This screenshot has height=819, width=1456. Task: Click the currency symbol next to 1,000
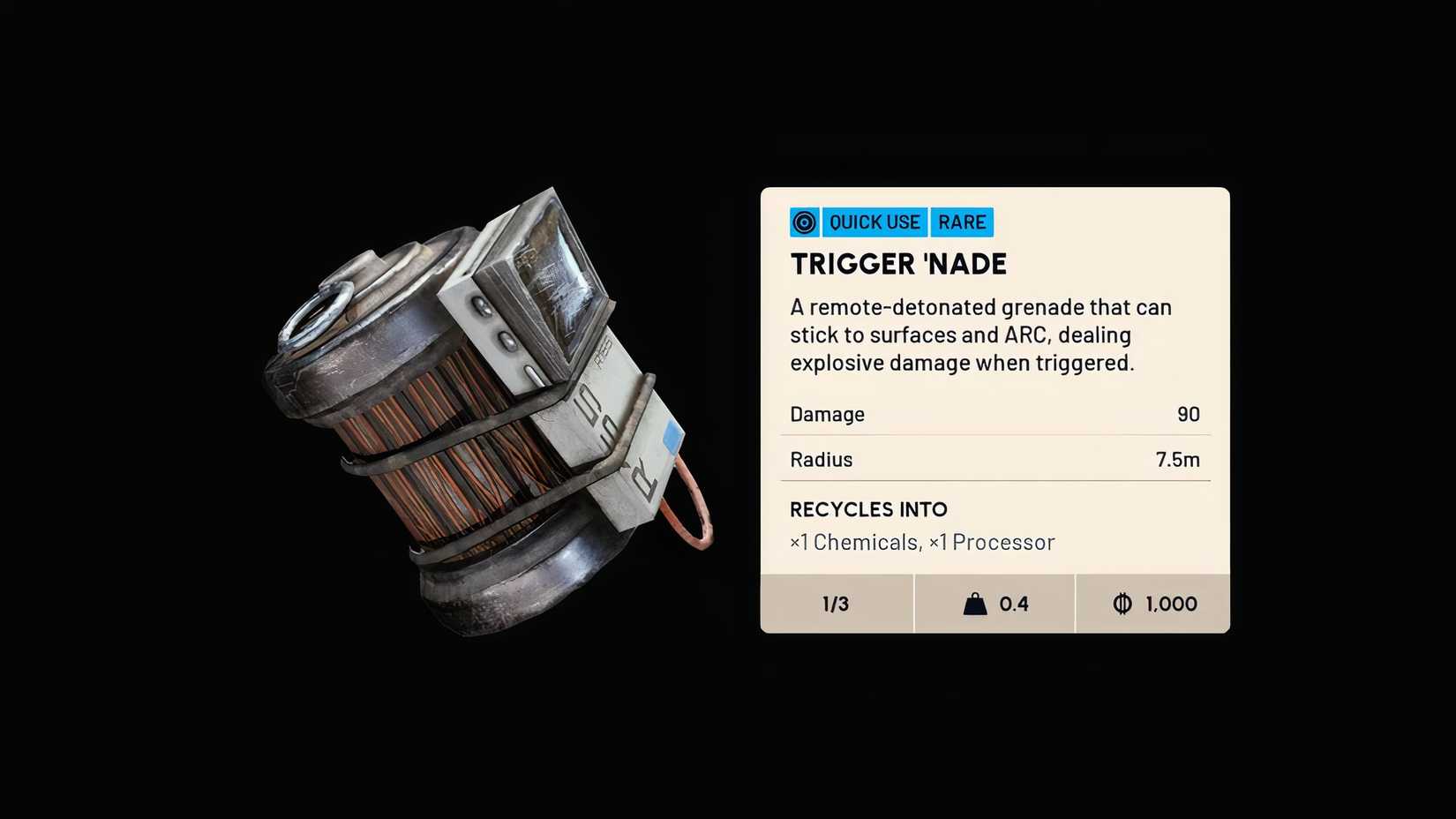click(1122, 604)
